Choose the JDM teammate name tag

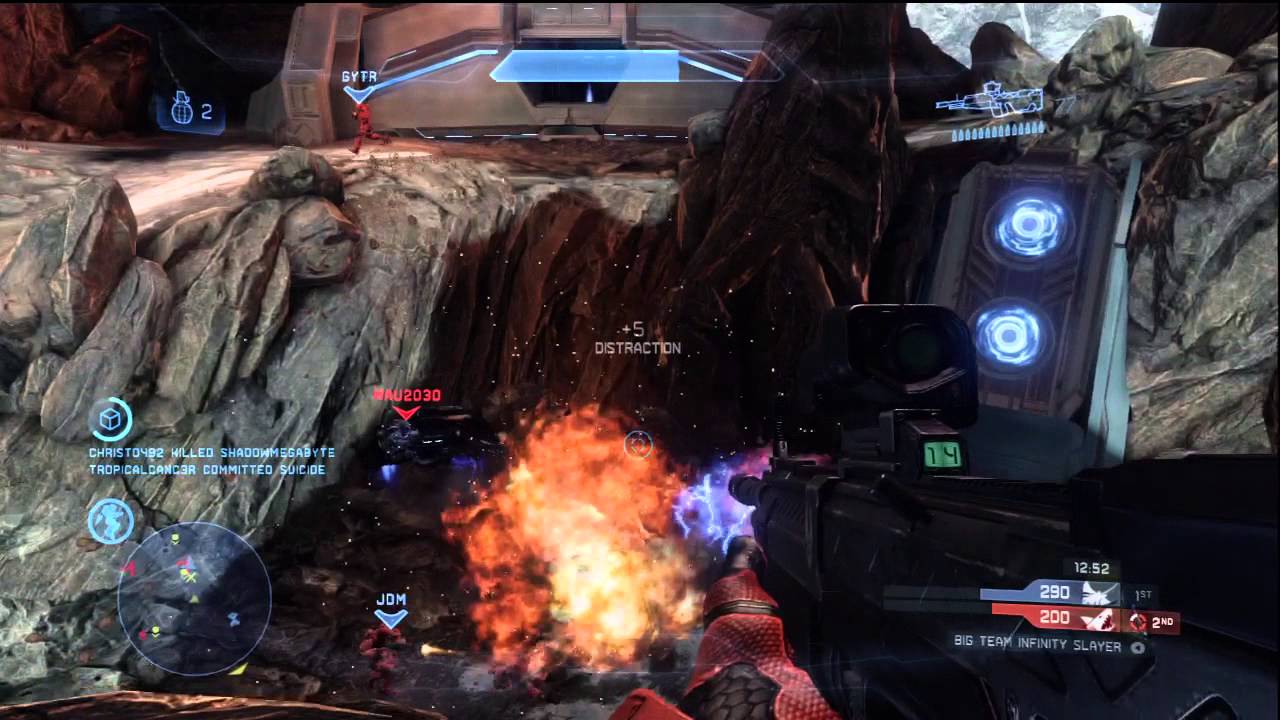click(x=391, y=600)
